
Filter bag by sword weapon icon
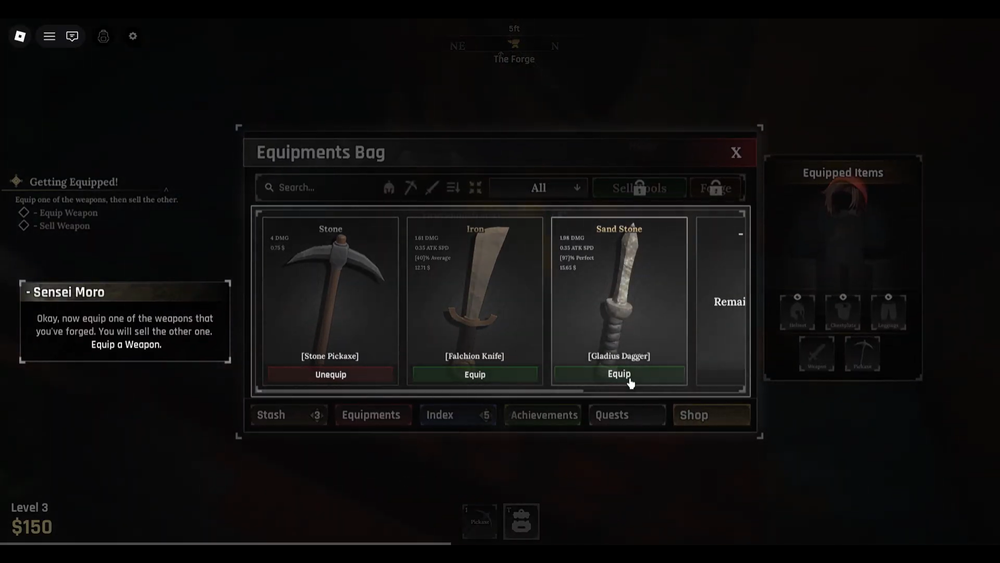(432, 188)
